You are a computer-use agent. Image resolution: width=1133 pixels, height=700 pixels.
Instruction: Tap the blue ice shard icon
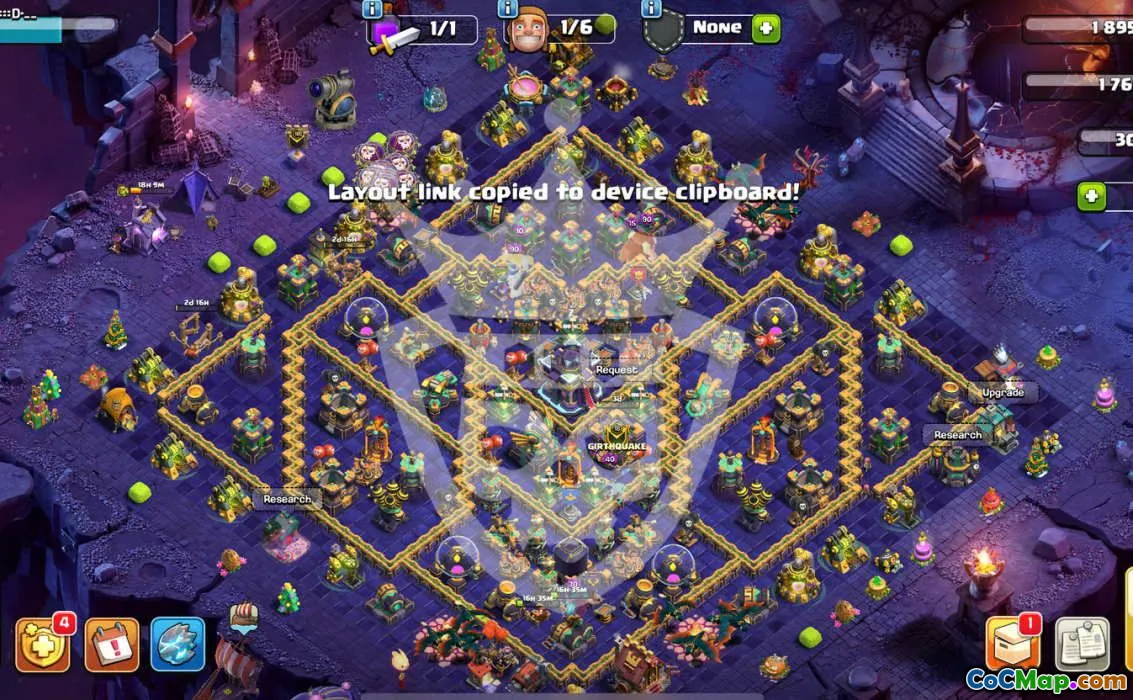pyautogui.click(x=178, y=644)
